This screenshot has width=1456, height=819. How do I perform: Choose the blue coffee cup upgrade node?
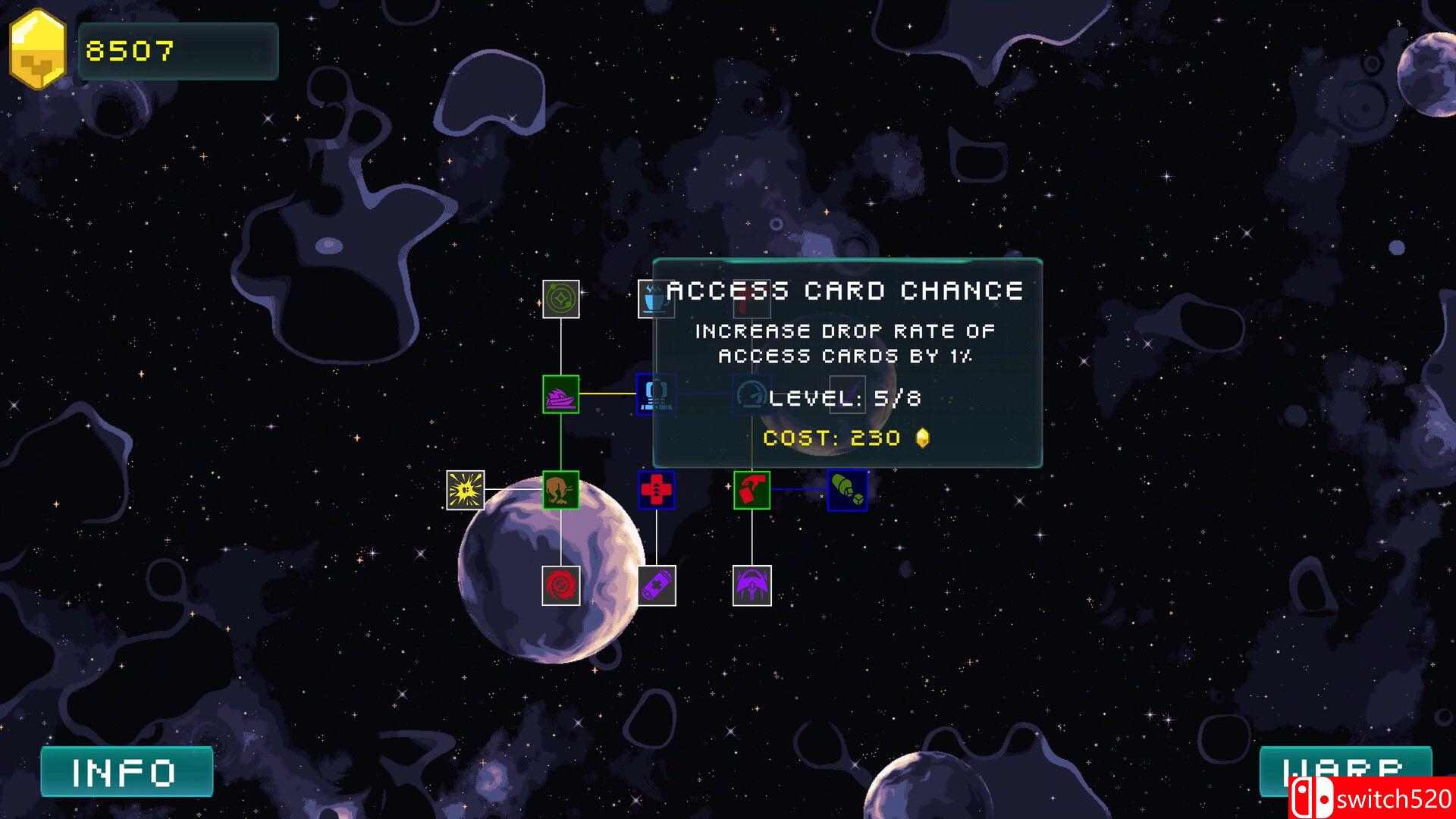[x=653, y=299]
